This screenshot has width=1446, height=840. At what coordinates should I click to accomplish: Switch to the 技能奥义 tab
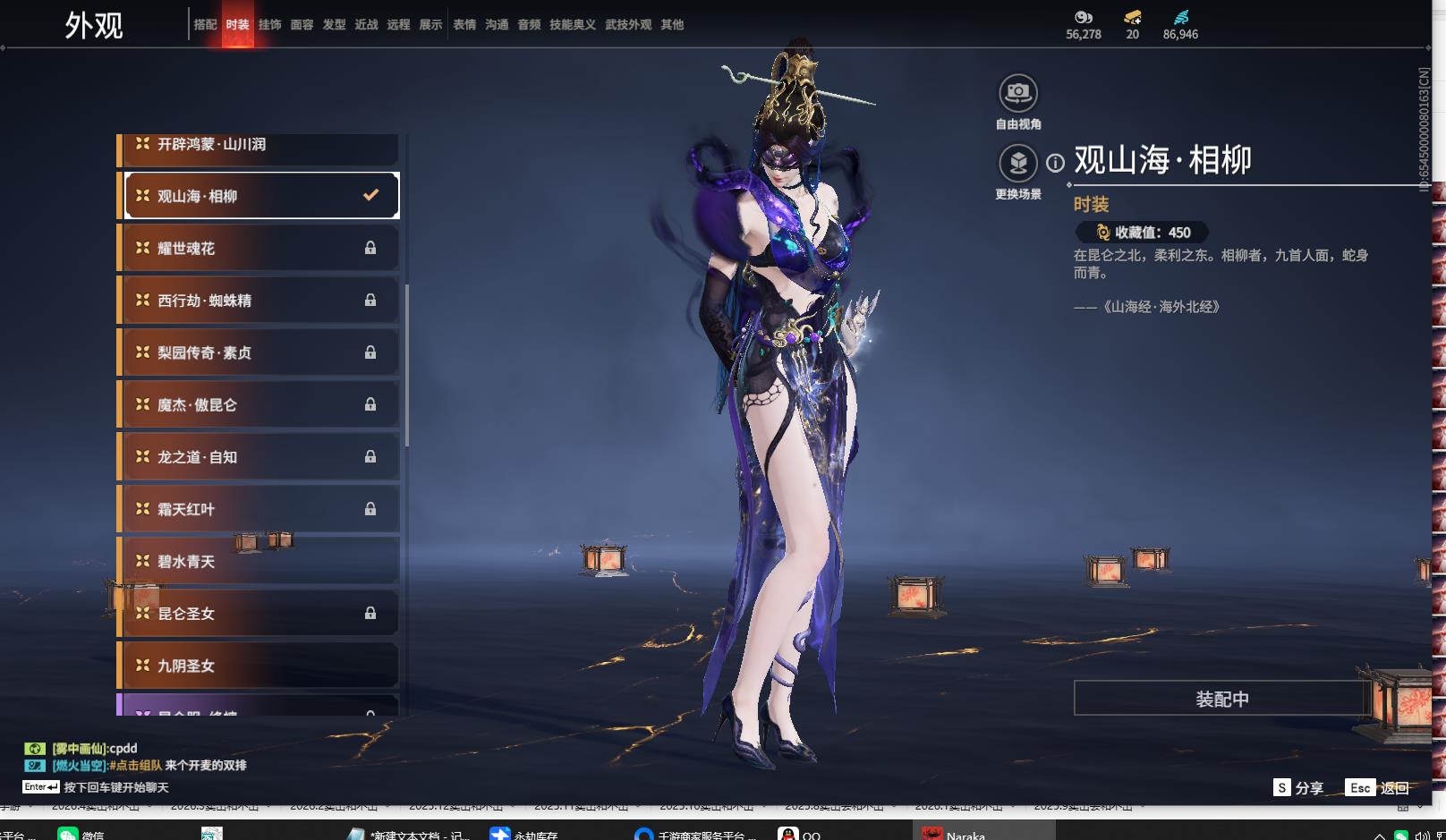573,25
